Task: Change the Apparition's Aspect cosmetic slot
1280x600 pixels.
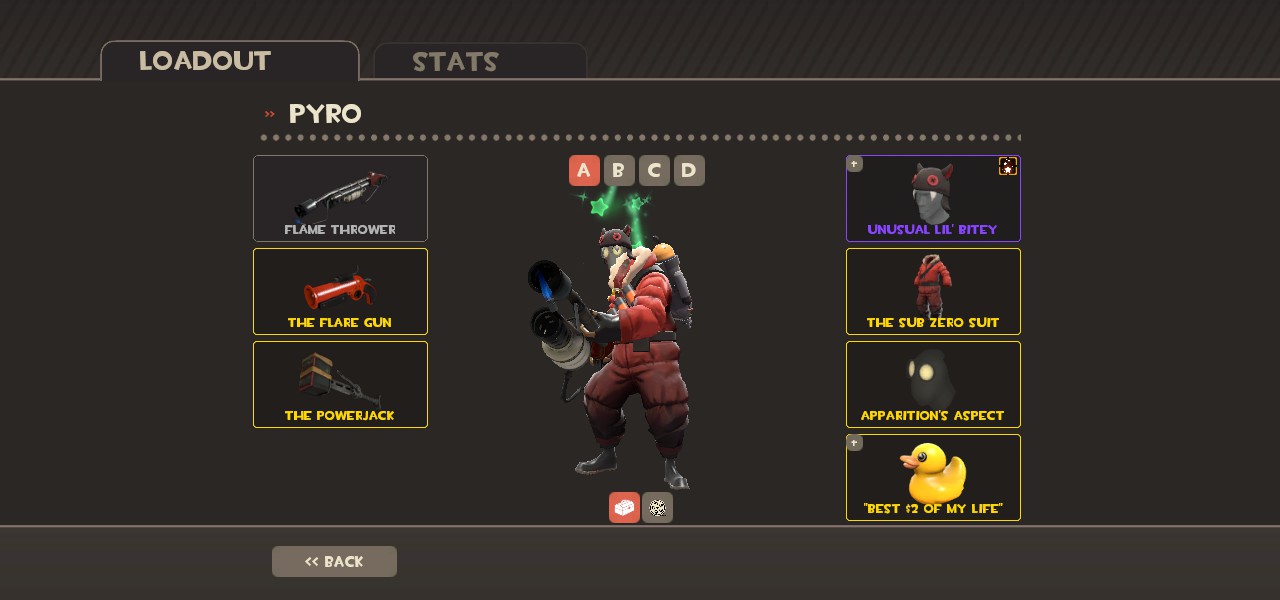Action: coord(932,384)
